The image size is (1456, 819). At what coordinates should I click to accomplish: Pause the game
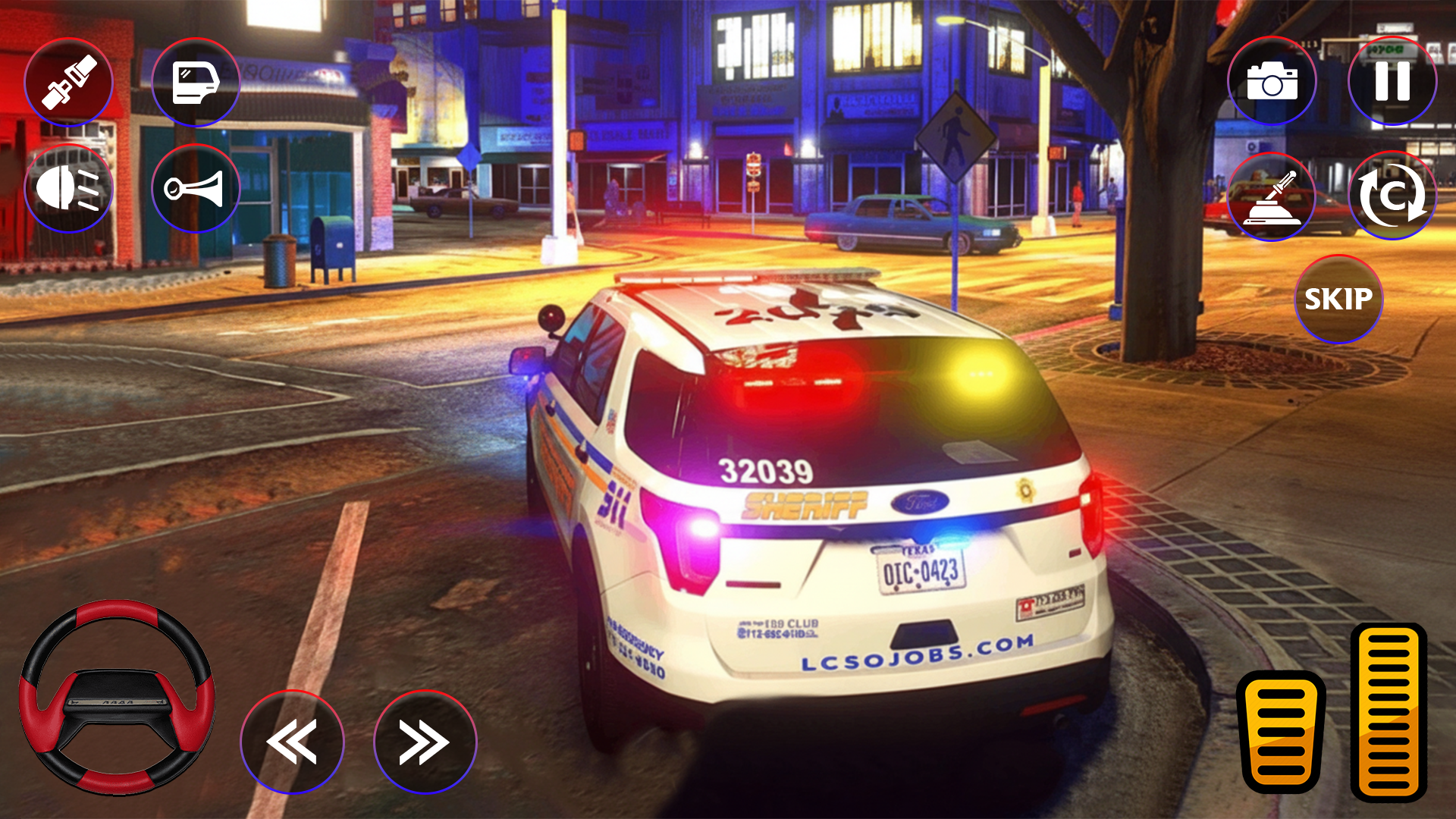click(x=1392, y=81)
